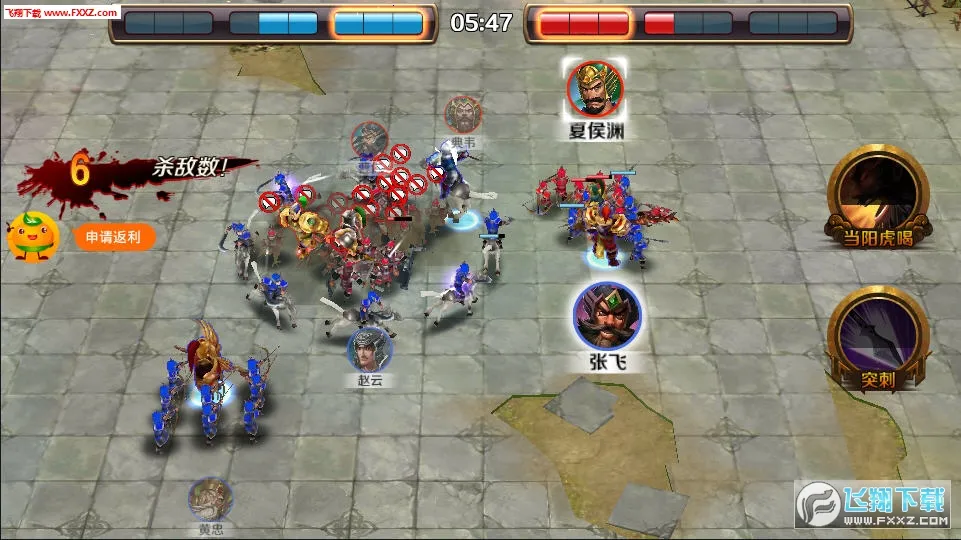The width and height of the screenshot is (961, 540).
Task: Tap the orange 申请返利 button
Action: (114, 237)
